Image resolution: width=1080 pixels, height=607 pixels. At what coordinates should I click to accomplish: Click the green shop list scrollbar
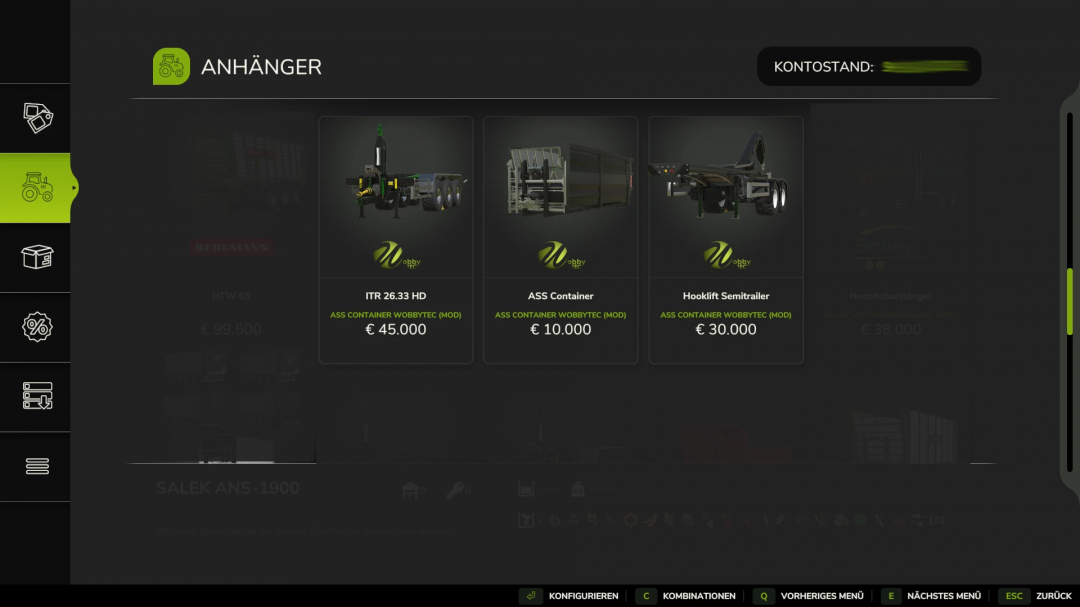click(1069, 301)
